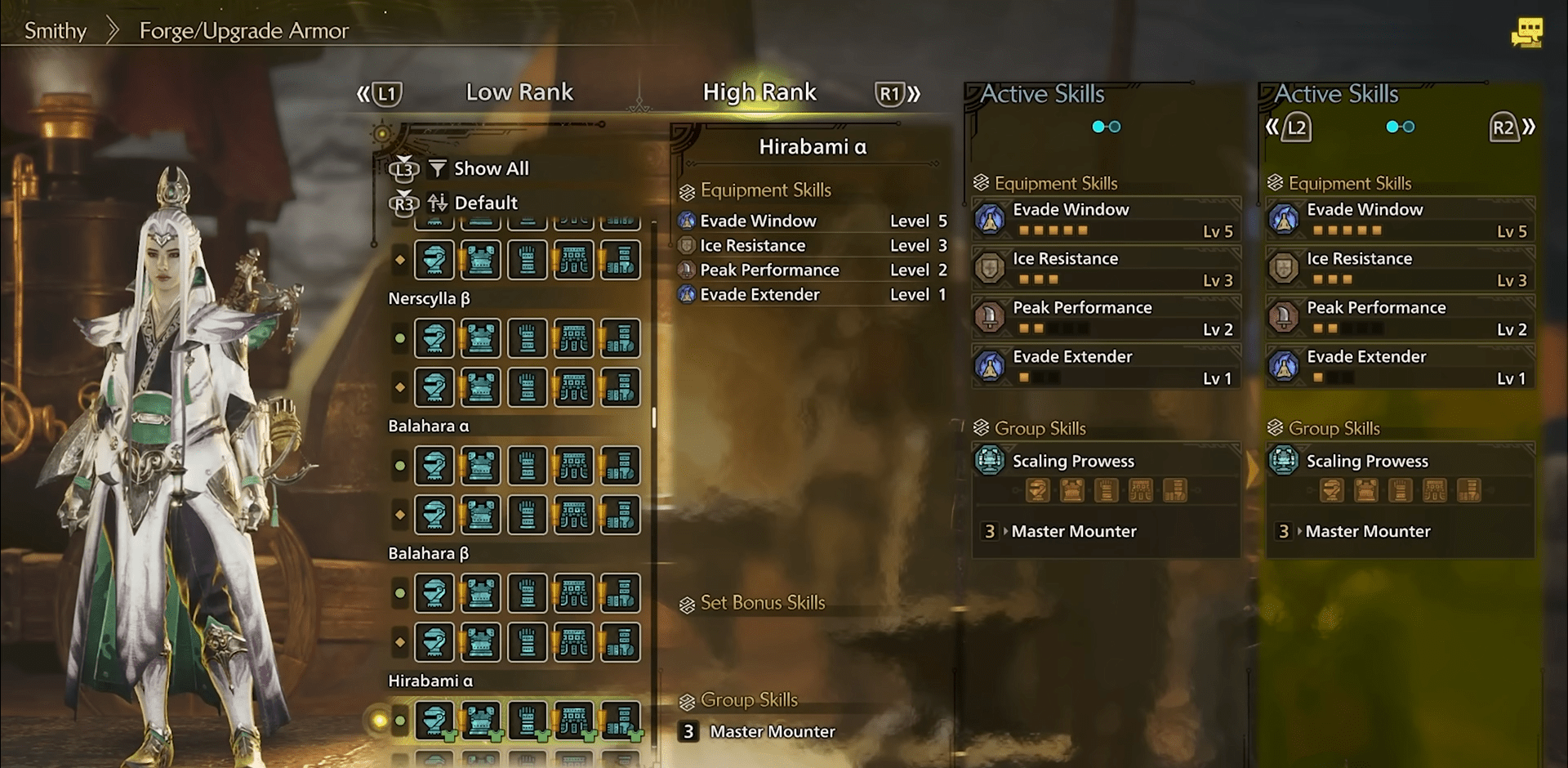Toggle the Default sort order
1568x768 pixels.
pos(486,203)
